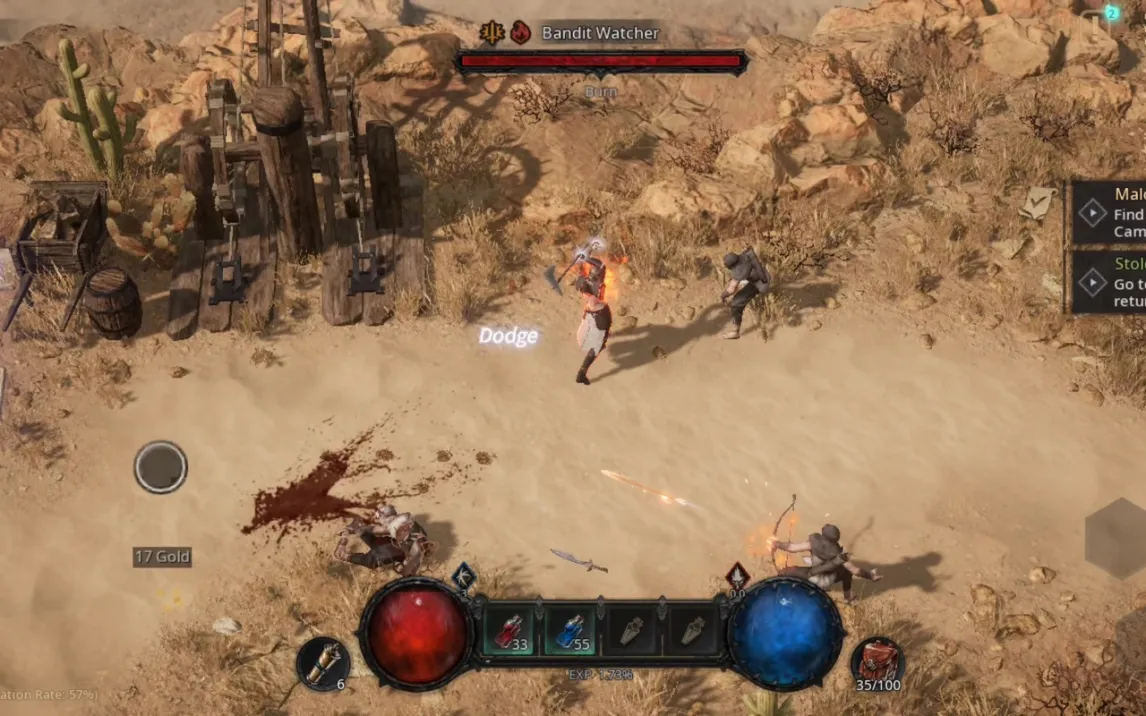Select the arrow quiver icon
1146x716 pixels.
point(323,664)
